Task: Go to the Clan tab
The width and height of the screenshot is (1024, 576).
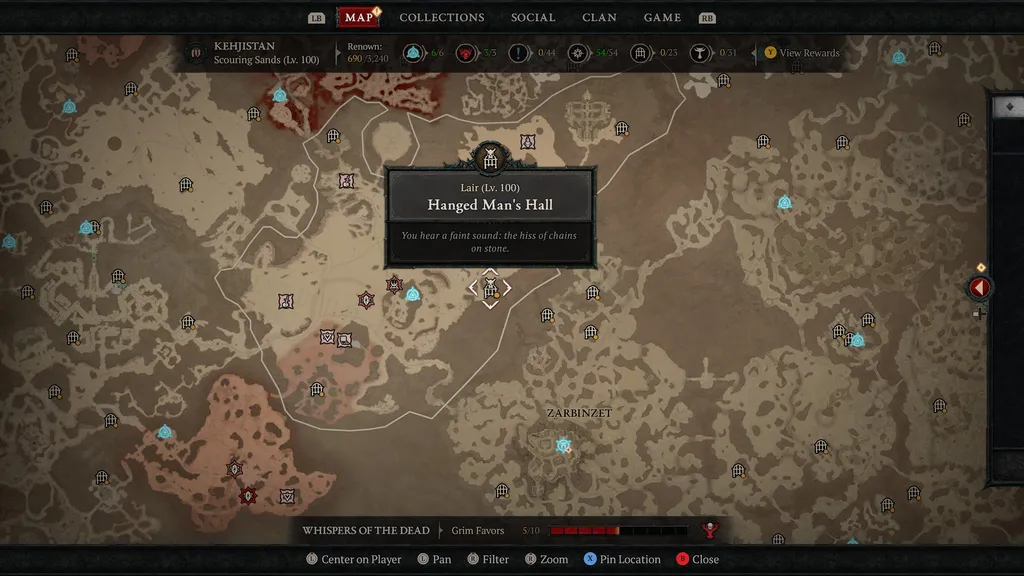Action: click(x=599, y=17)
